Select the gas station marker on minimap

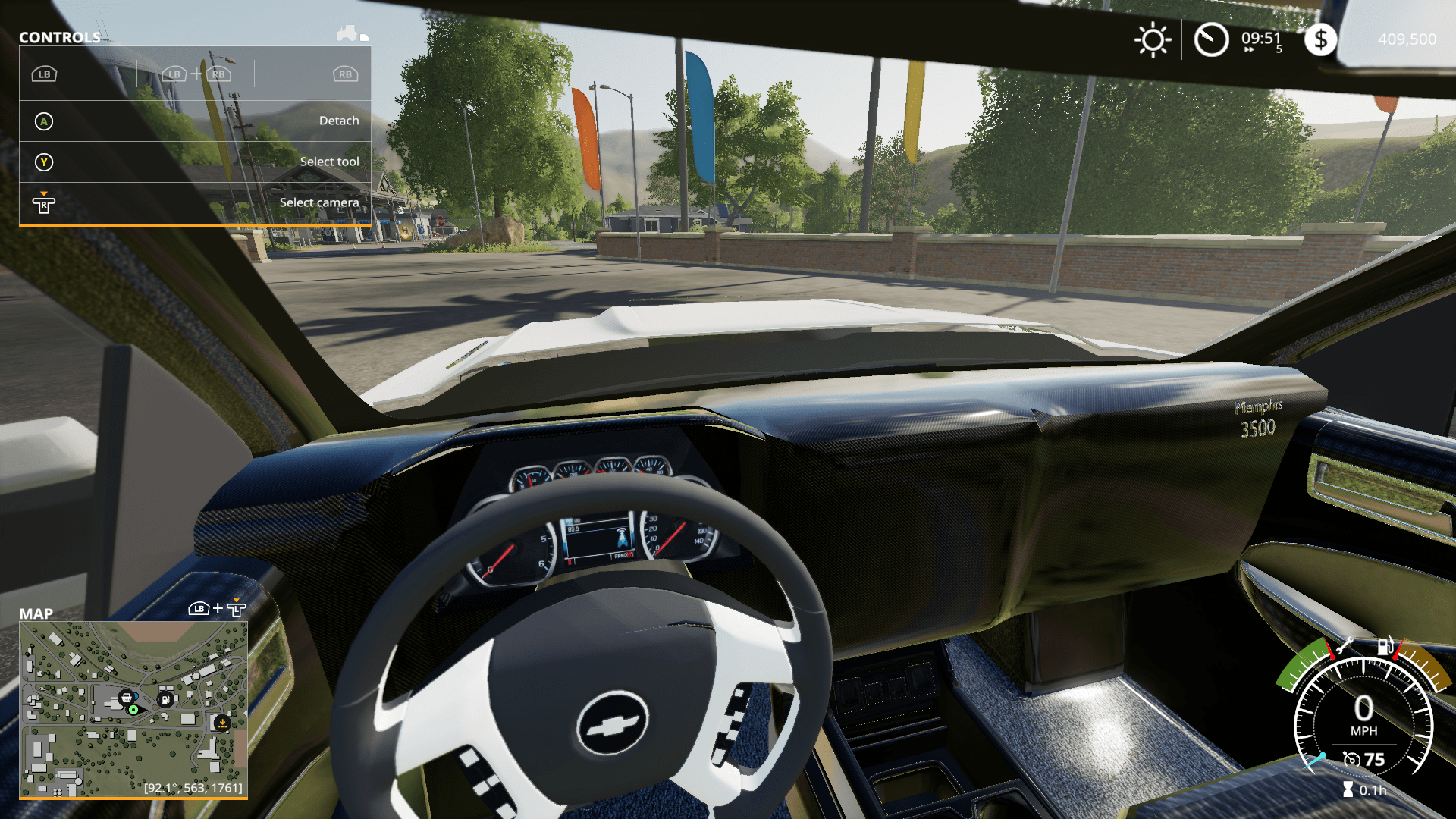165,699
